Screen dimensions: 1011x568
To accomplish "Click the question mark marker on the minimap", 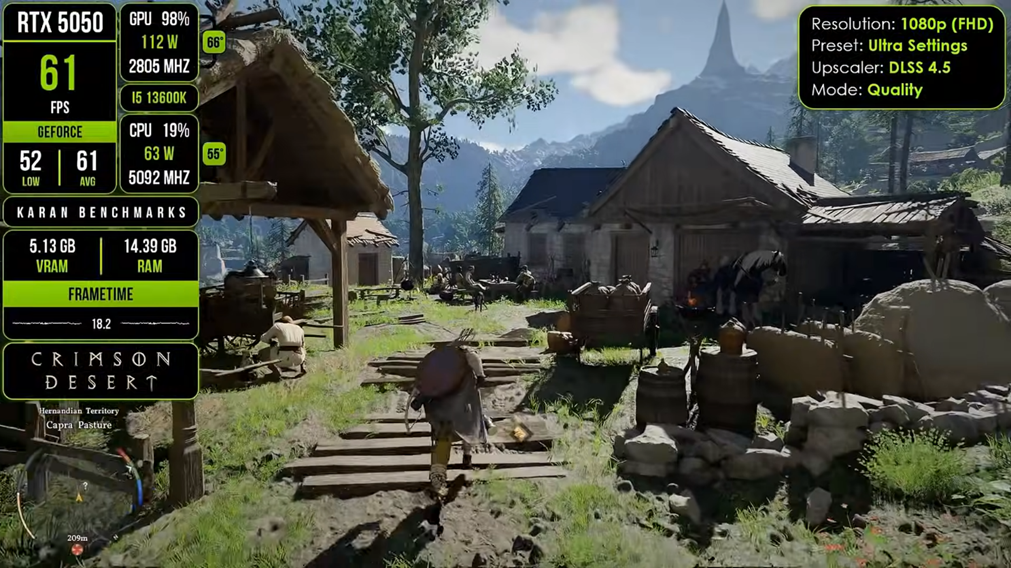I will click(84, 486).
